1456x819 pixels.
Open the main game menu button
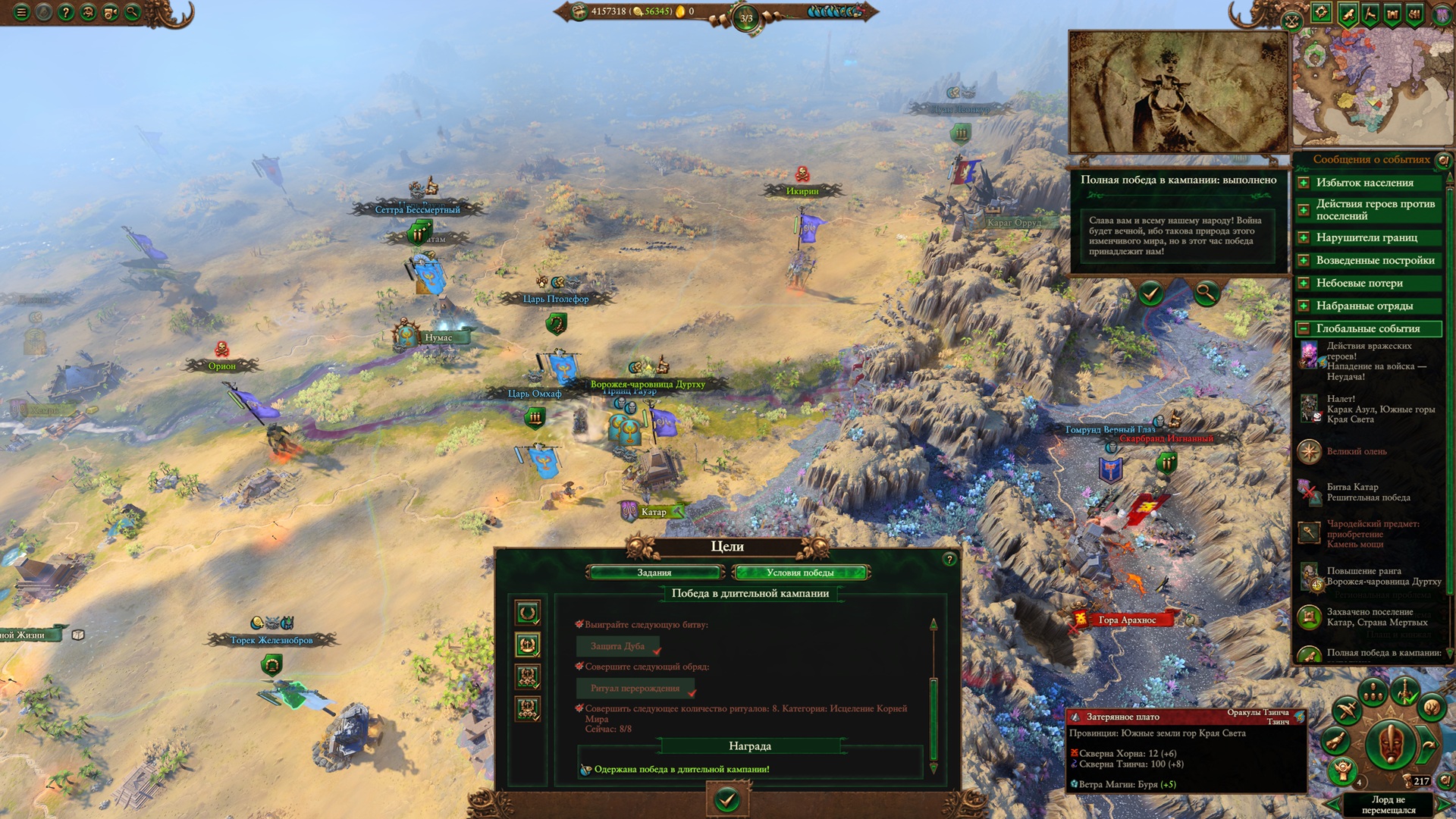tap(21, 12)
